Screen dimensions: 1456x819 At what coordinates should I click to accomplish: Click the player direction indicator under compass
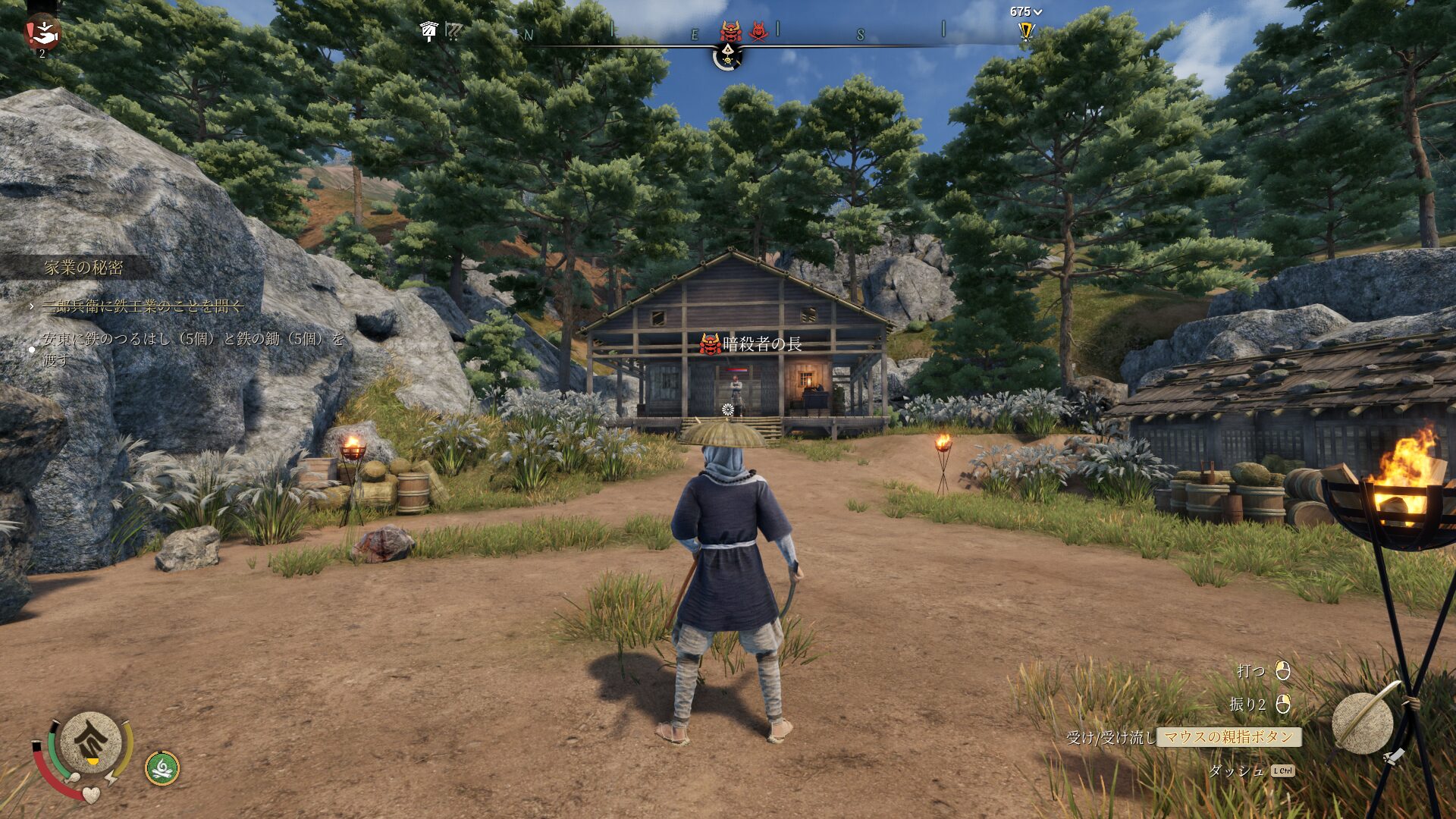pyautogui.click(x=727, y=56)
